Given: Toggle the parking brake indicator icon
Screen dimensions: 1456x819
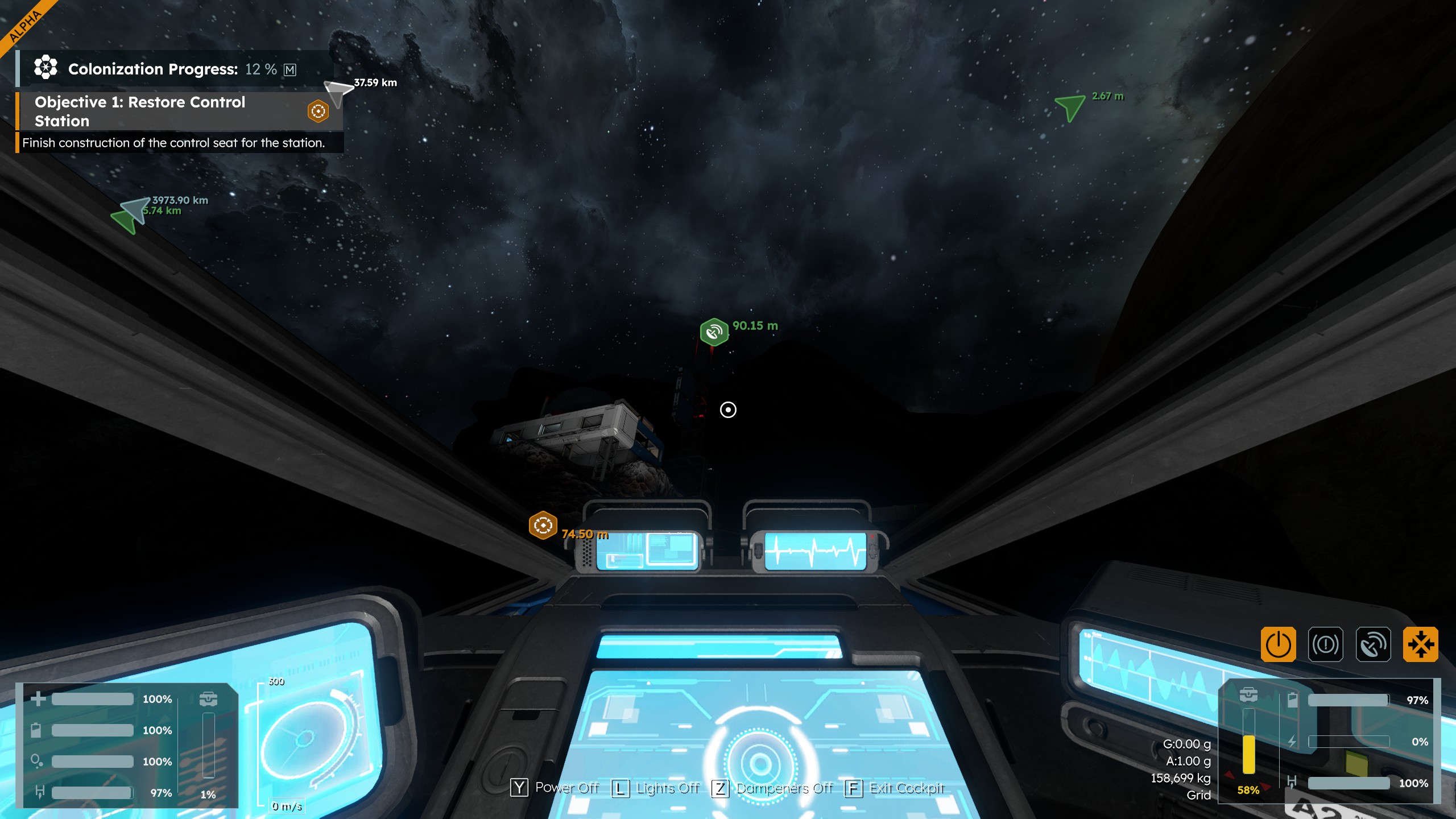Looking at the screenshot, I should click(x=1325, y=644).
